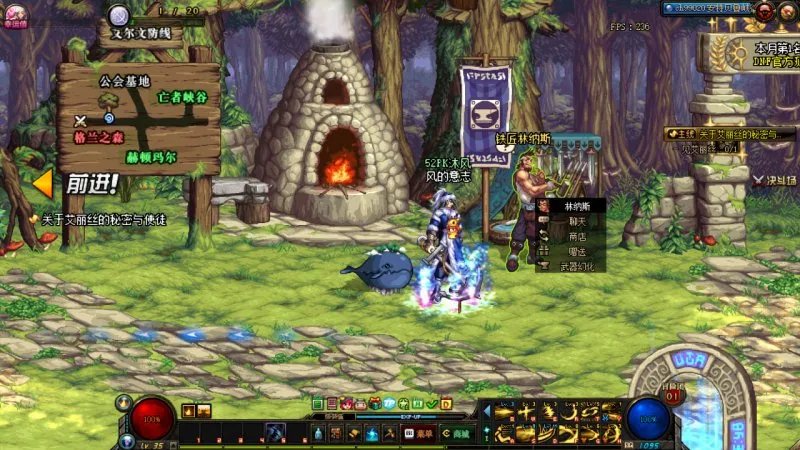Screen dimensions: 800x450
Task: Click the quest tip about 艾丽丝的秘密与使徒
Action: click(x=100, y=219)
